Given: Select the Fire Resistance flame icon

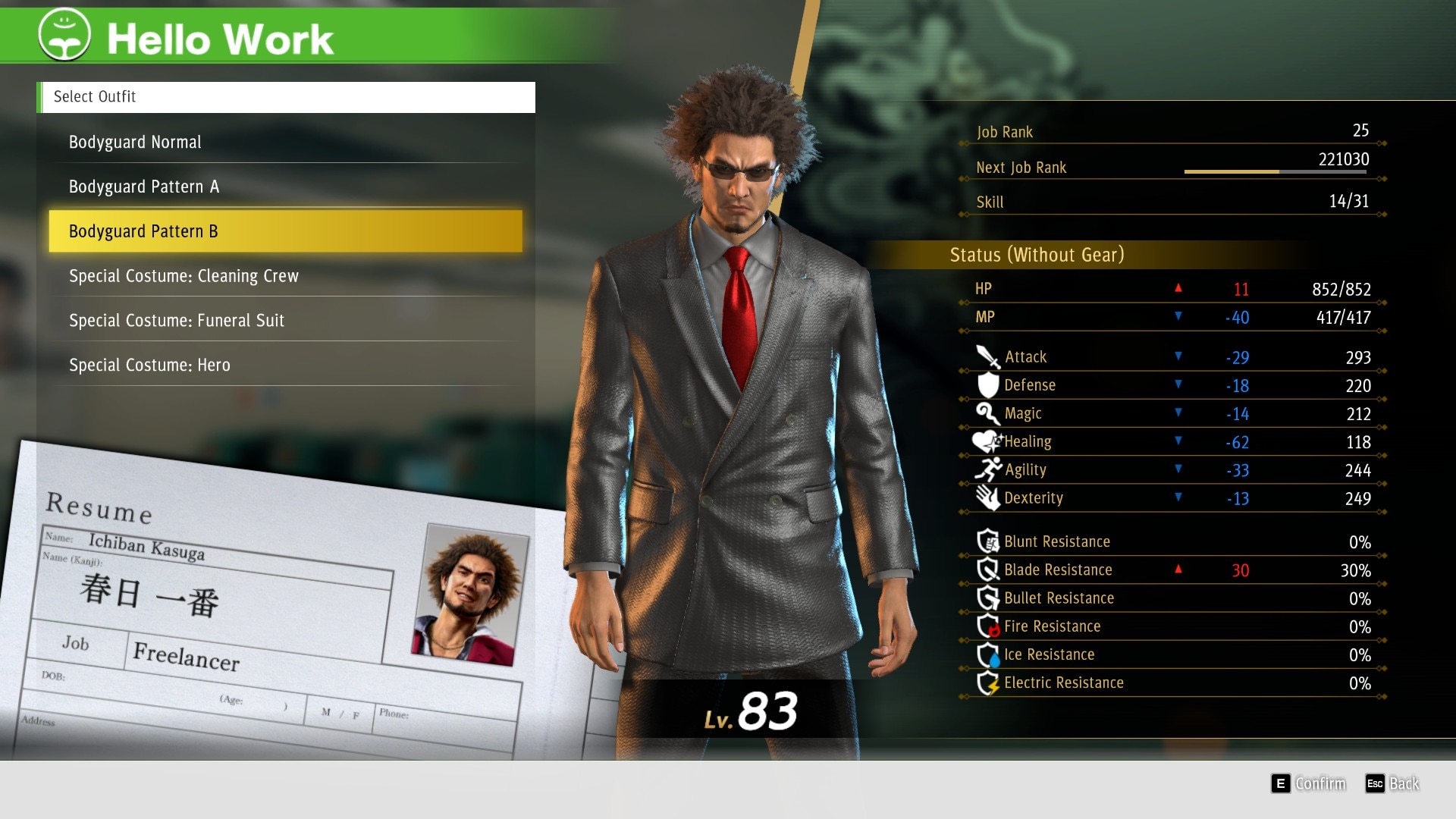Looking at the screenshot, I should coord(988,626).
